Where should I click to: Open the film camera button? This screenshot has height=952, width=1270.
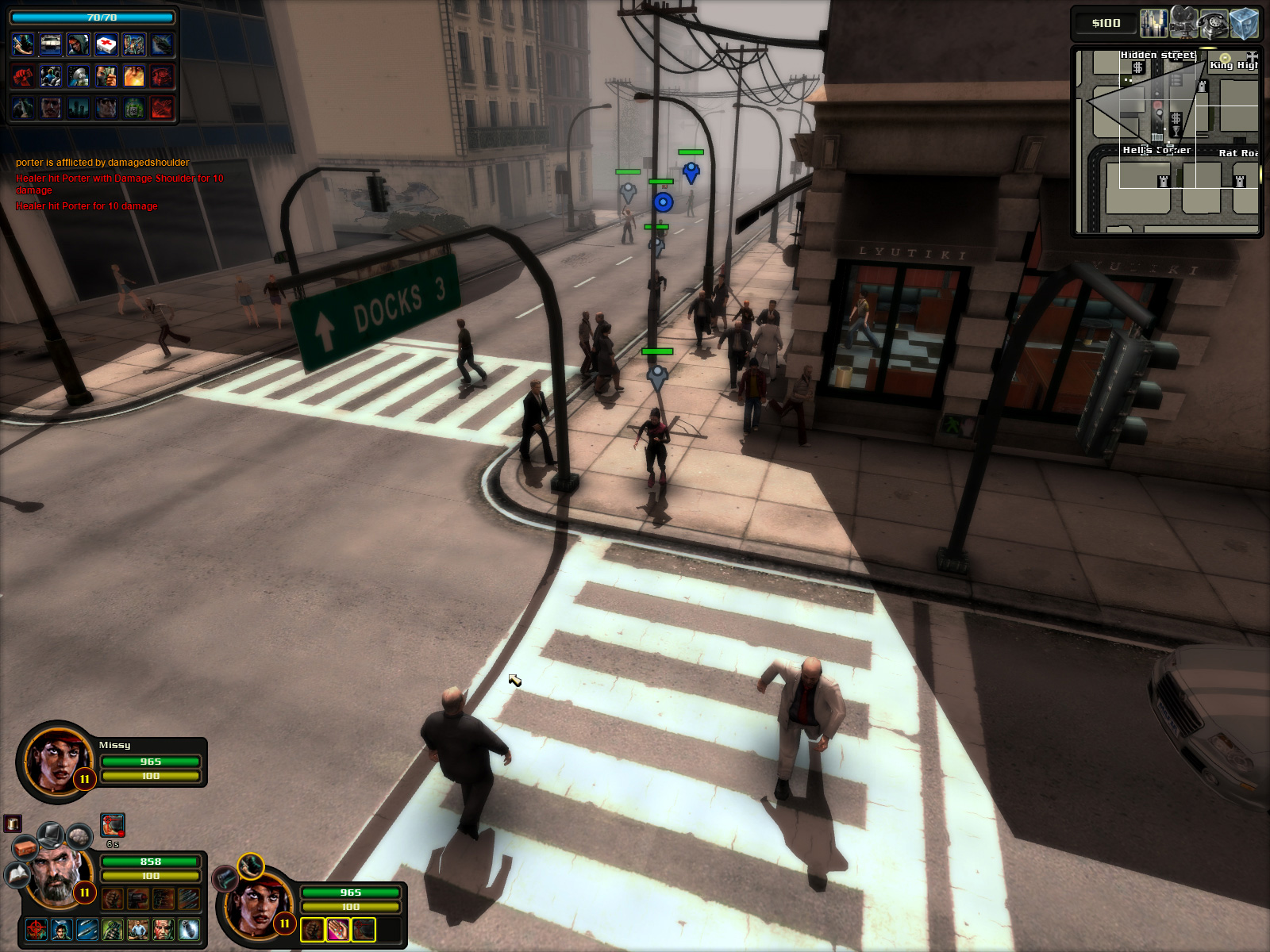pyautogui.click(x=1183, y=24)
